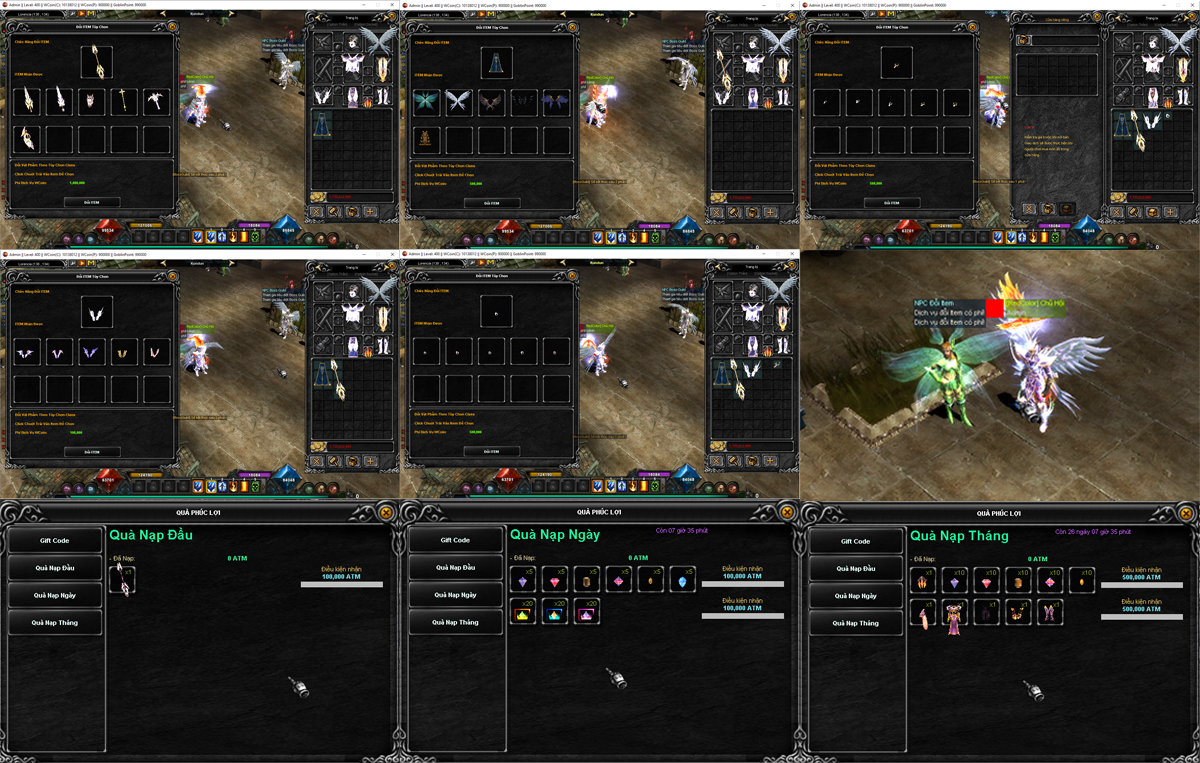
Task: Open Quà Nạp Tháng tab in Quà Nạp Ngày window
Action: click(455, 622)
